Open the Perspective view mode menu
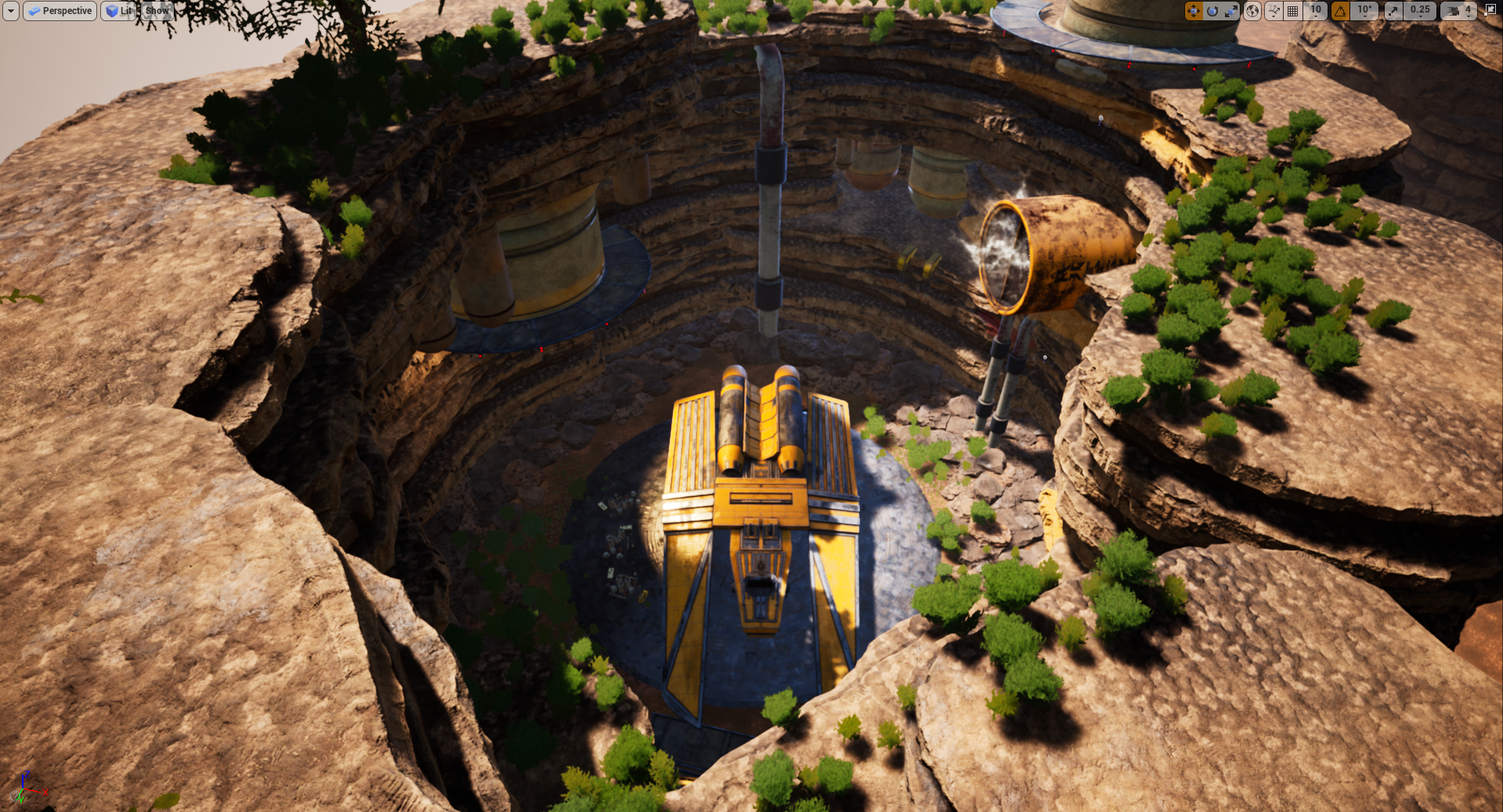The width and height of the screenshot is (1503, 812). (60, 11)
